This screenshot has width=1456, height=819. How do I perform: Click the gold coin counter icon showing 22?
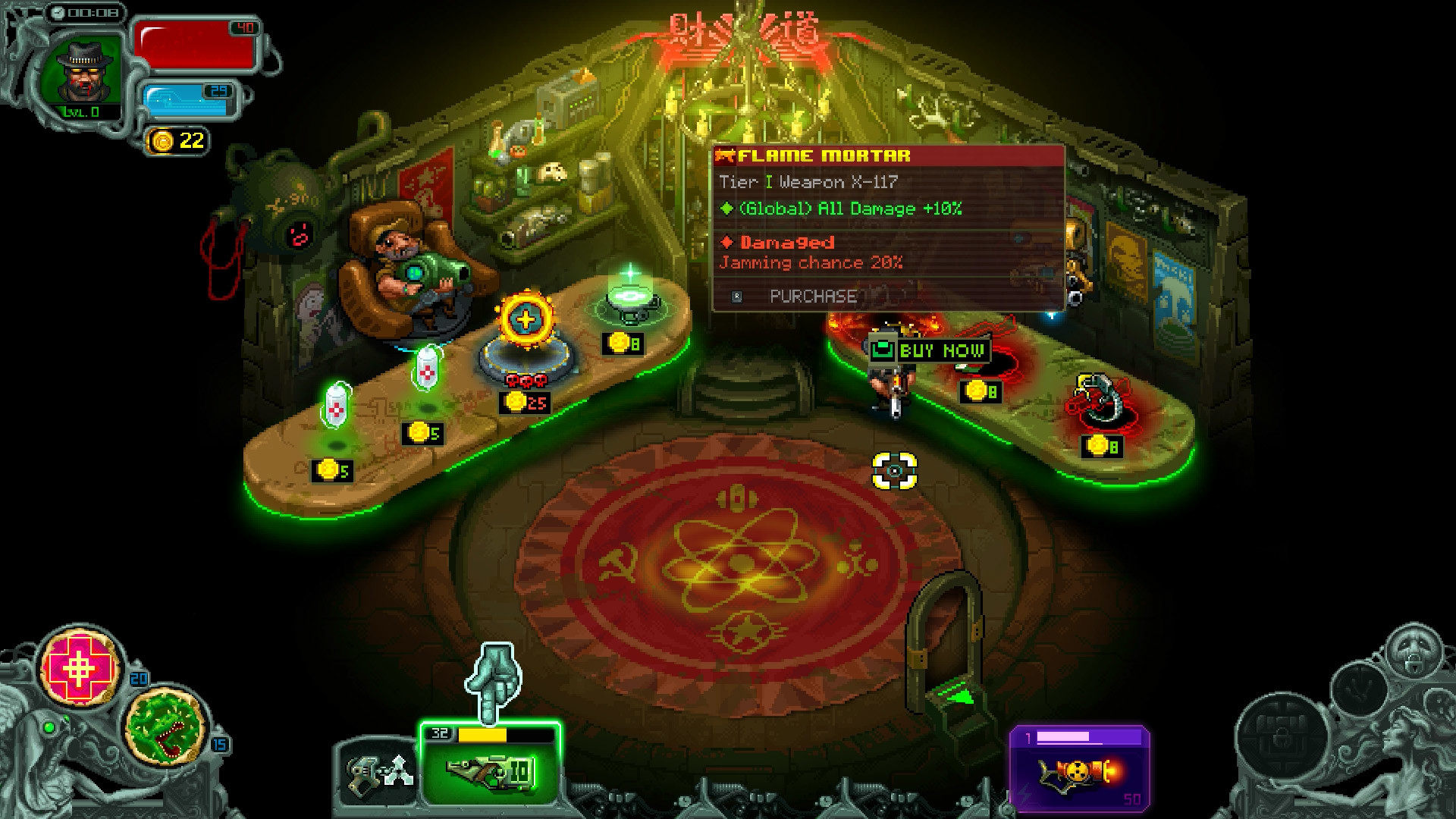173,139
